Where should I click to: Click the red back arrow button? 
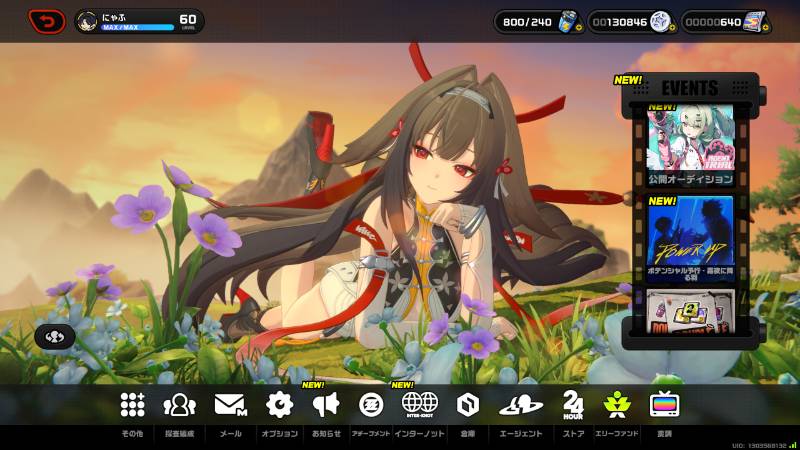click(46, 20)
